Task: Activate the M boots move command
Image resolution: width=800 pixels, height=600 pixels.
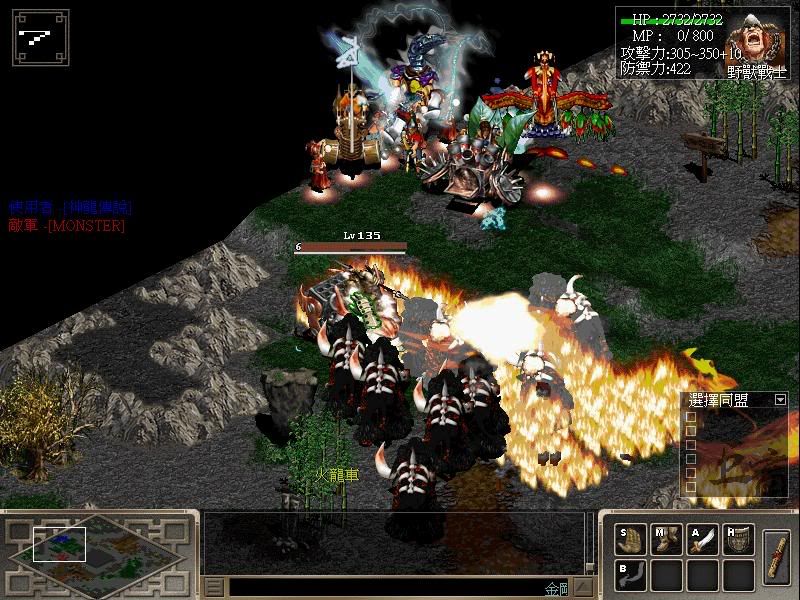Action: pyautogui.click(x=667, y=540)
